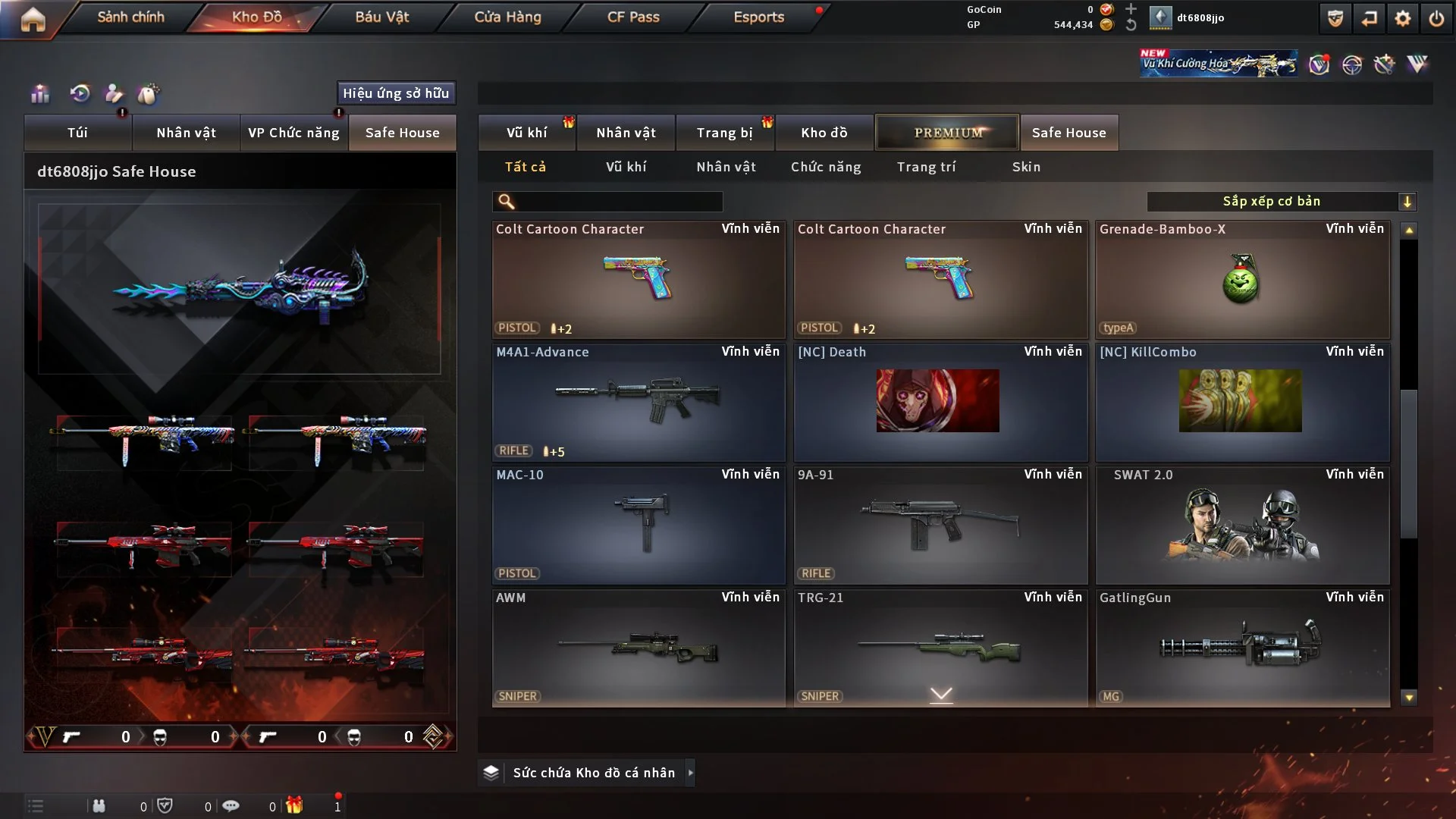Viewport: 1456px width, 819px height.
Task: Open the Nhân vật tab in left panel
Action: (x=186, y=133)
